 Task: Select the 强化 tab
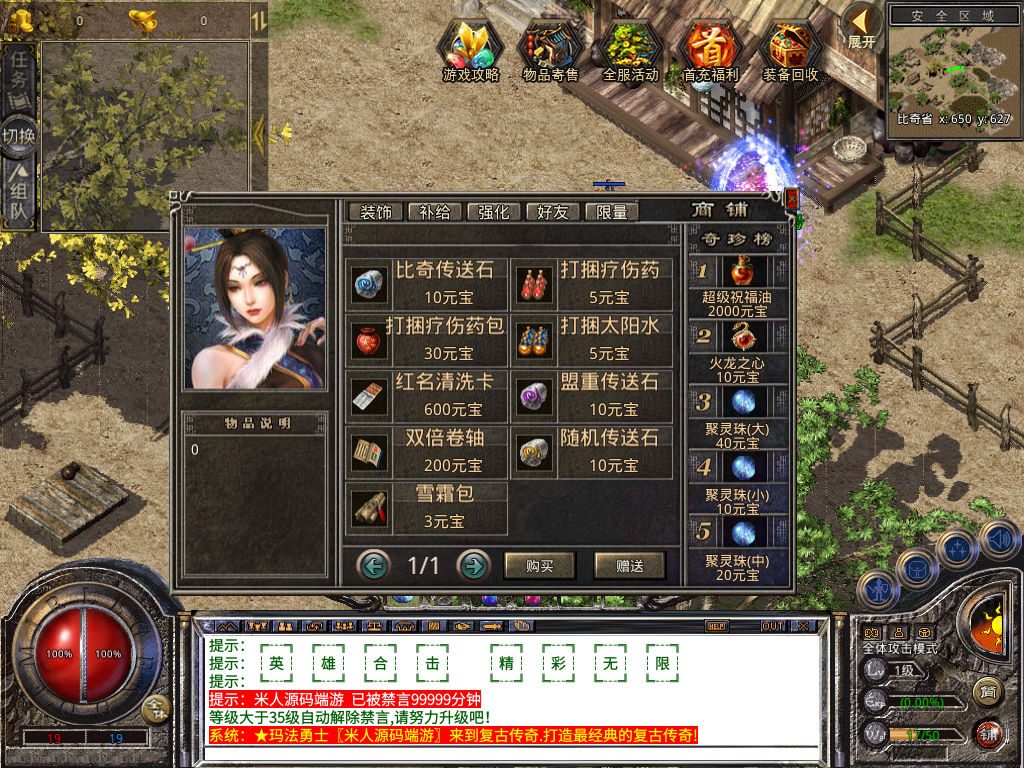pyautogui.click(x=494, y=212)
